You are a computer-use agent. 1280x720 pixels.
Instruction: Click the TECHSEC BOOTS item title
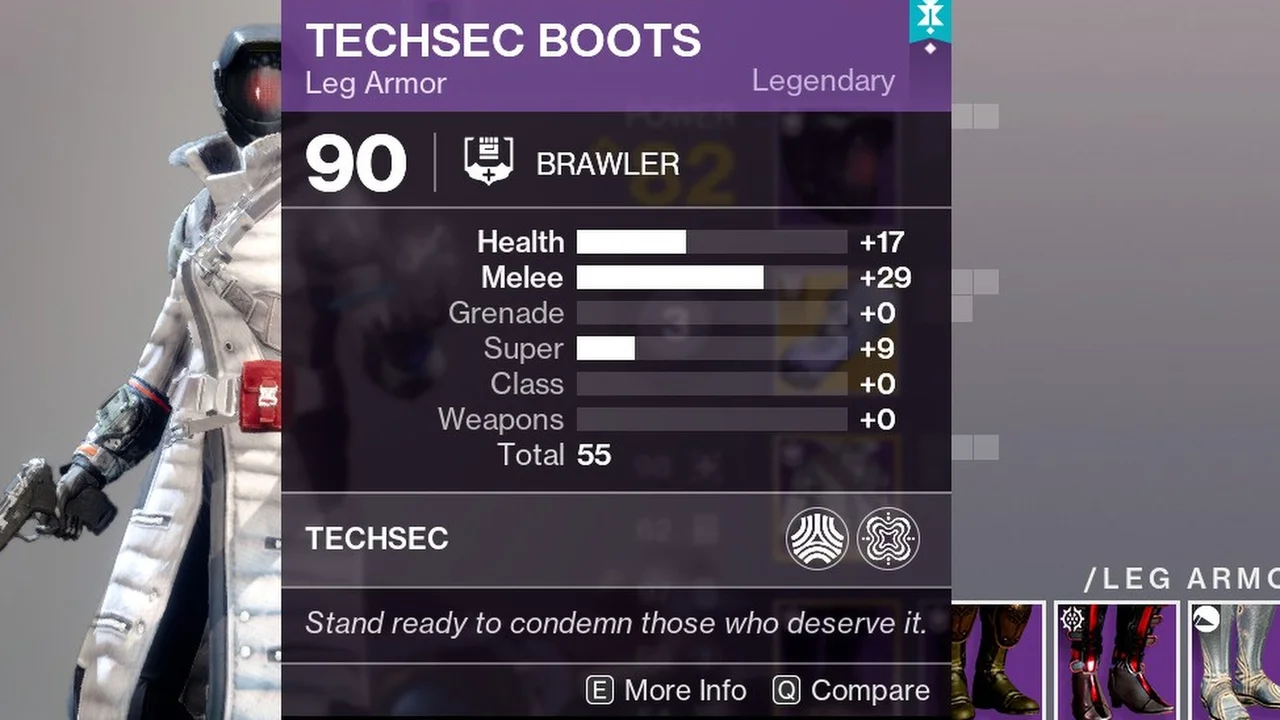[x=504, y=41]
